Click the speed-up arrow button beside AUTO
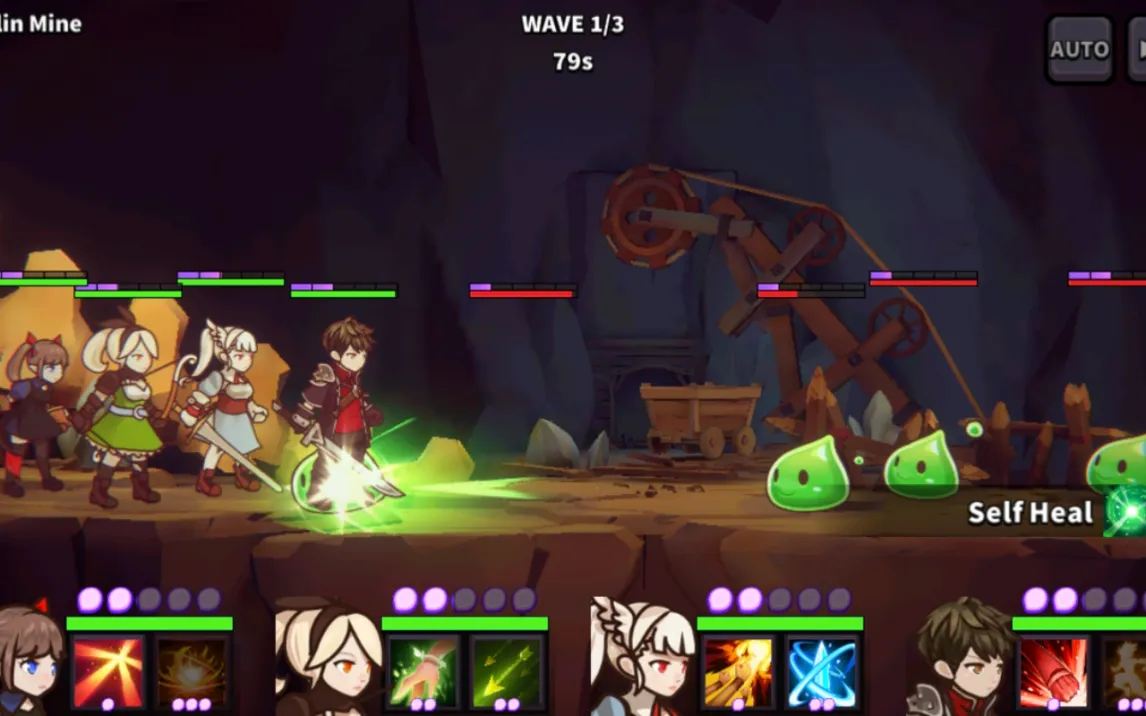The image size is (1146, 716). coord(1136,49)
